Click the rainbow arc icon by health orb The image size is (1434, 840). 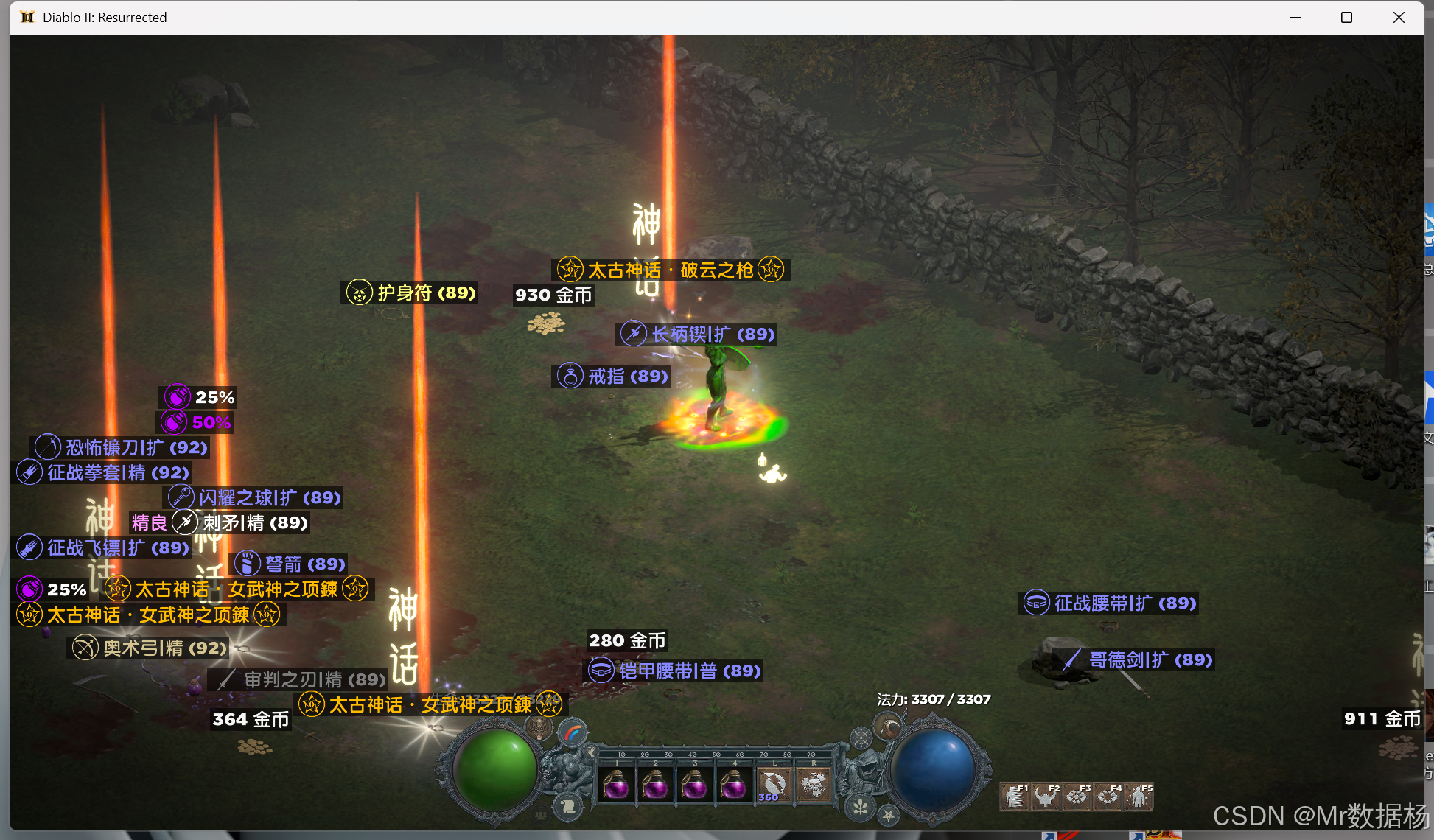[x=573, y=733]
